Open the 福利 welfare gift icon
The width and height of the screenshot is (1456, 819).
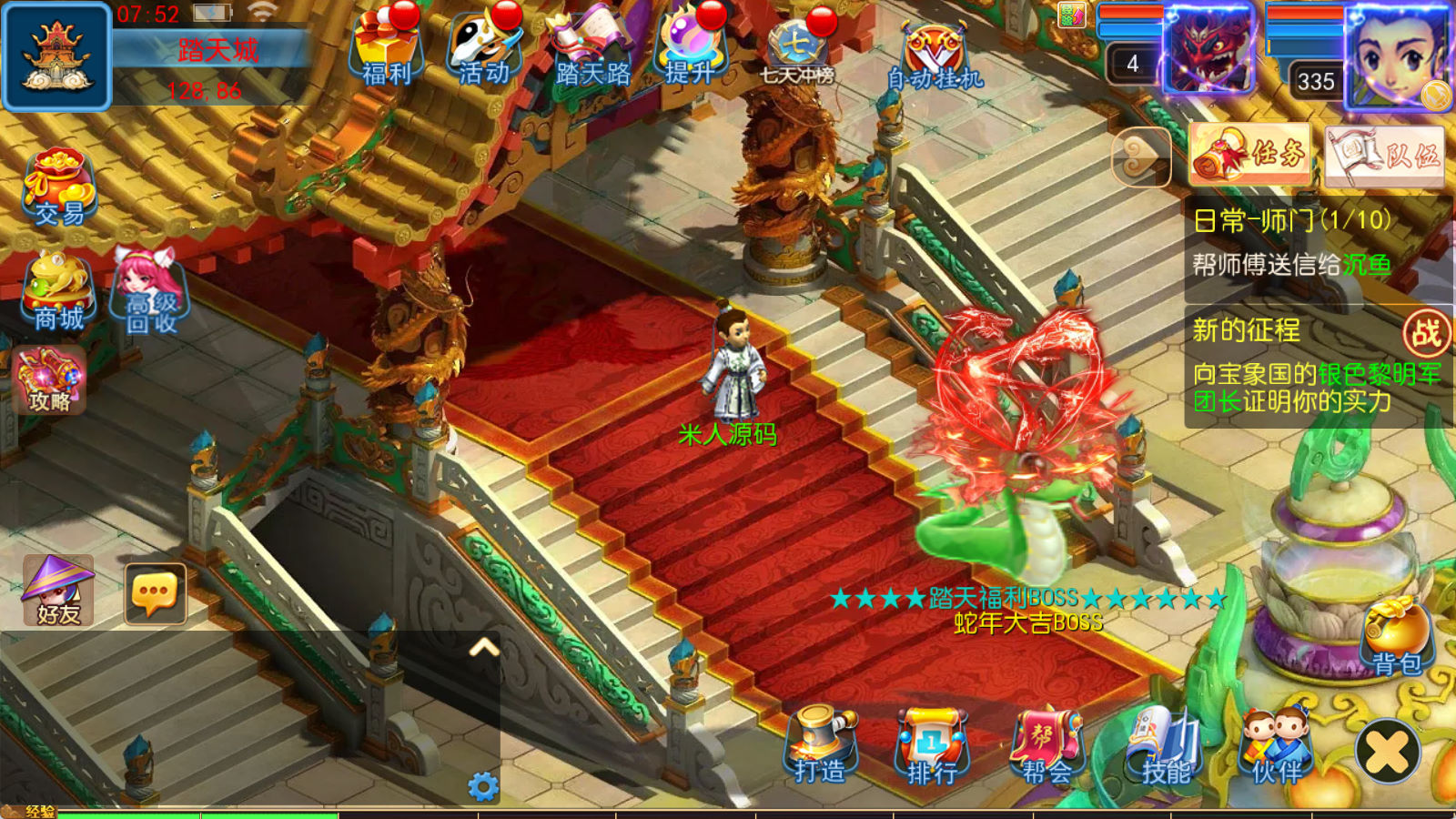tap(387, 47)
